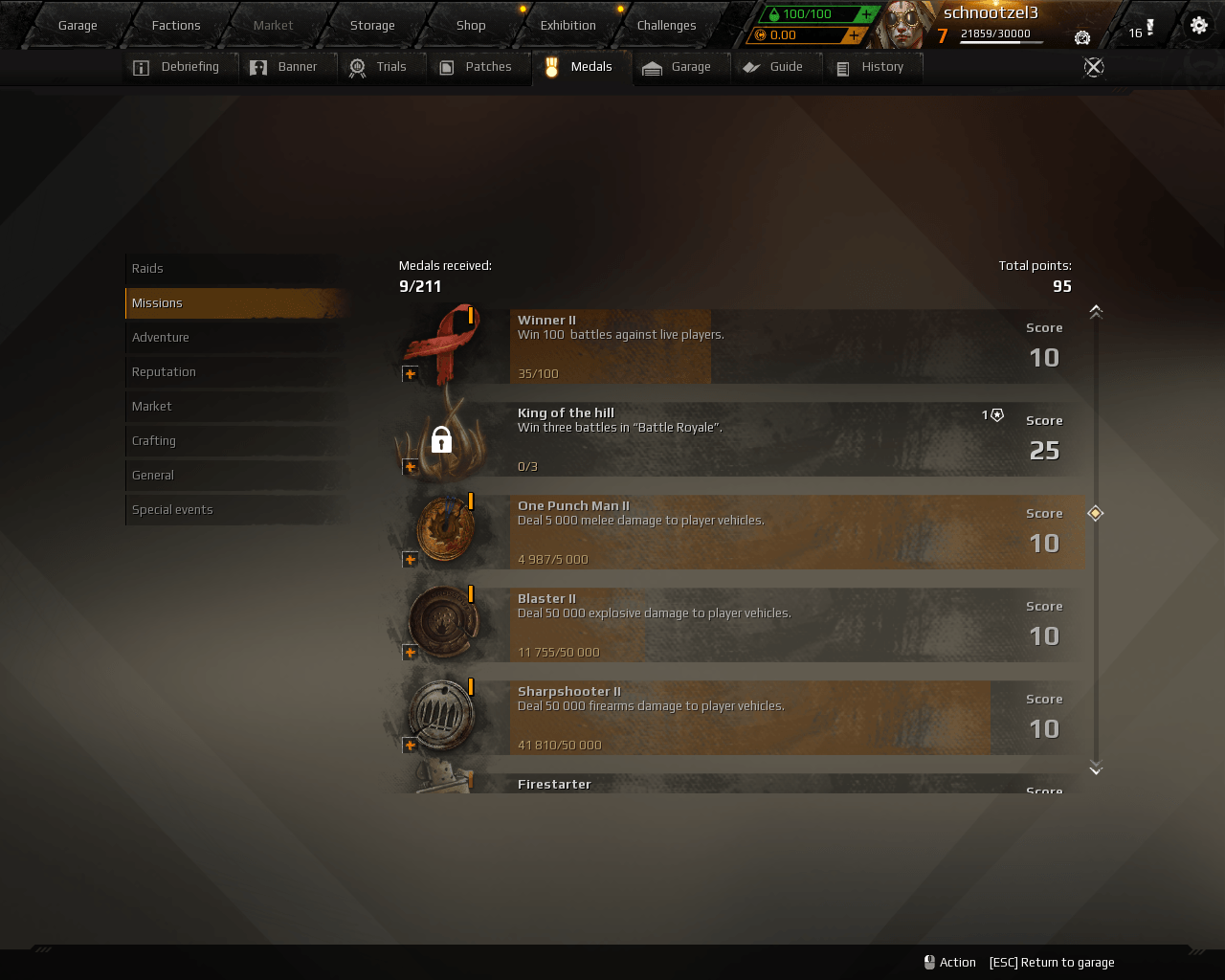Switch to the Trials tab
Image resolution: width=1225 pixels, height=980 pixels.
coord(379,67)
